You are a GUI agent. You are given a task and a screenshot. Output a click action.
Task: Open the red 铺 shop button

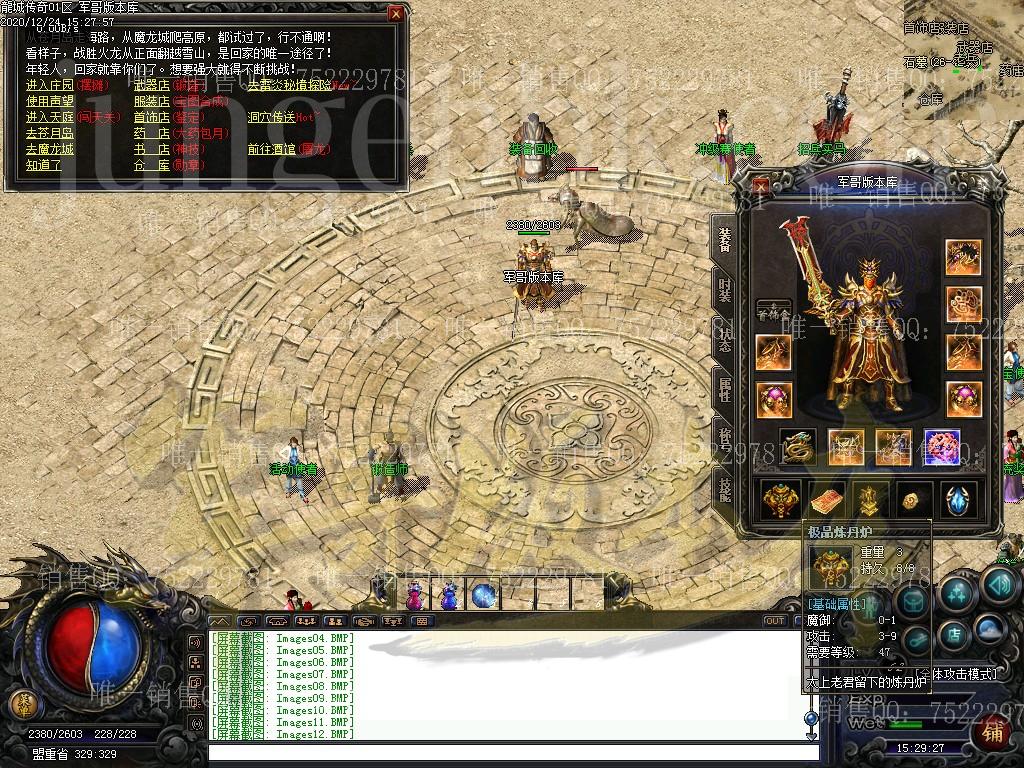tap(993, 733)
